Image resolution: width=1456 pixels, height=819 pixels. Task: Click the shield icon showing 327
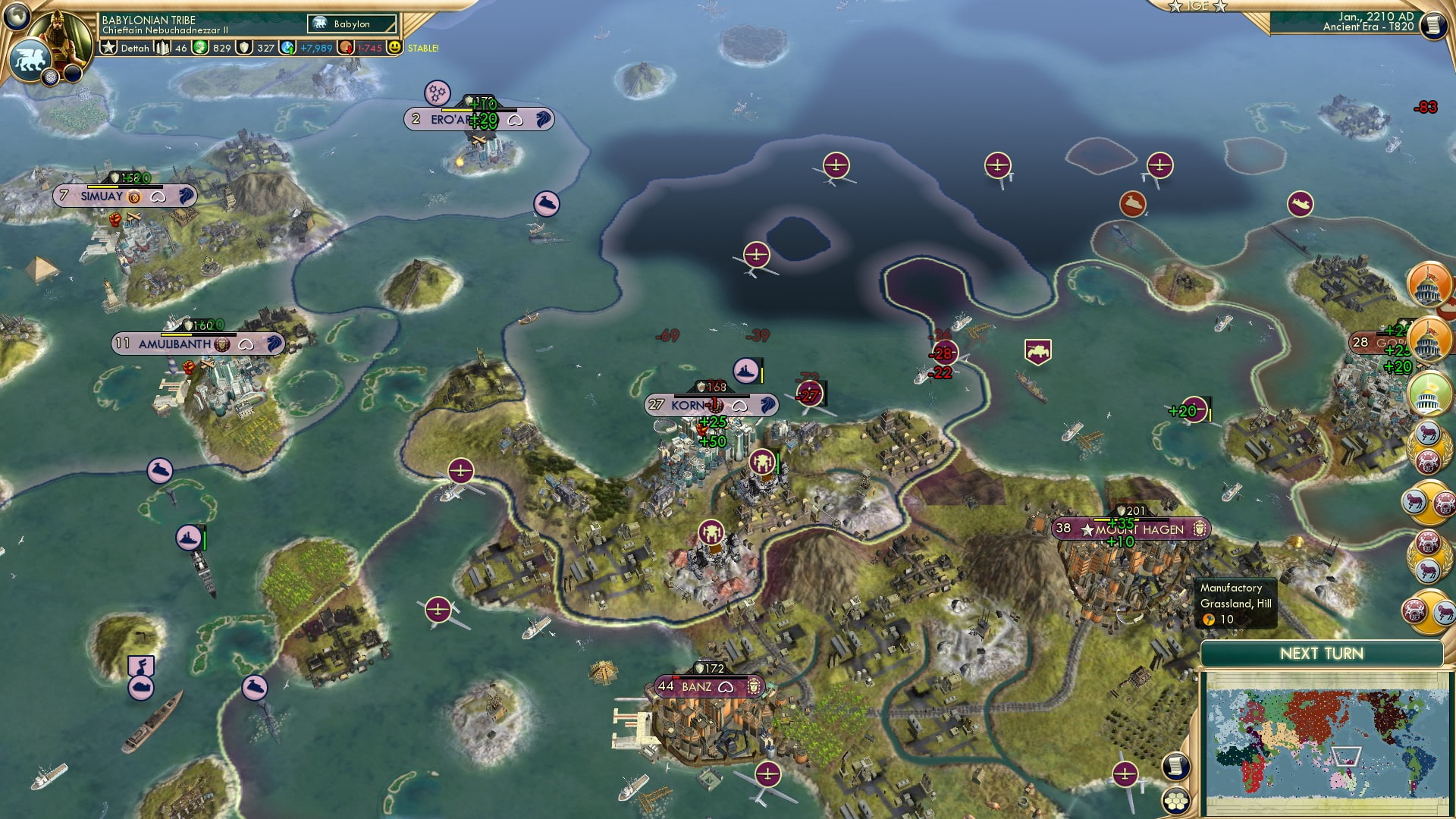coord(245,47)
